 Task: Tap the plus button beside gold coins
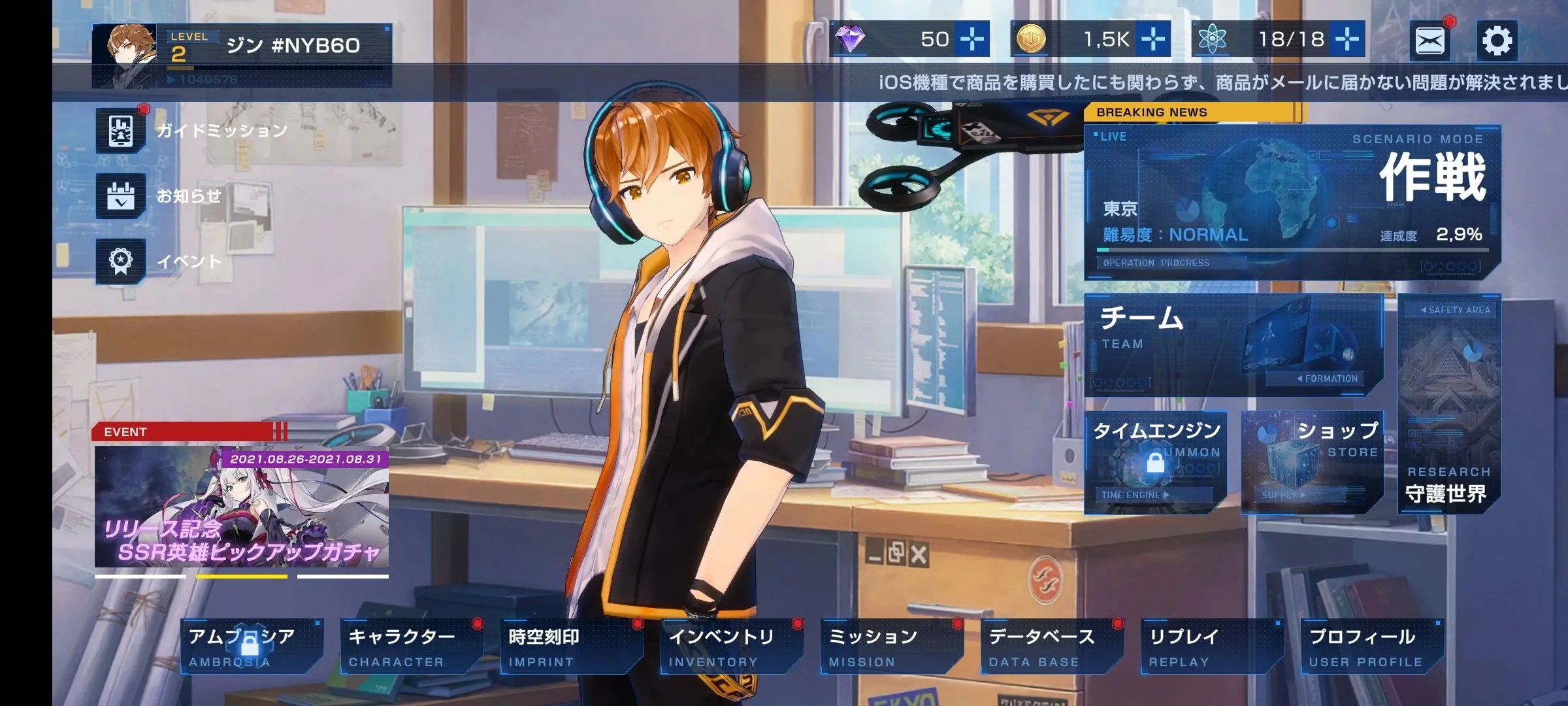tap(1153, 39)
